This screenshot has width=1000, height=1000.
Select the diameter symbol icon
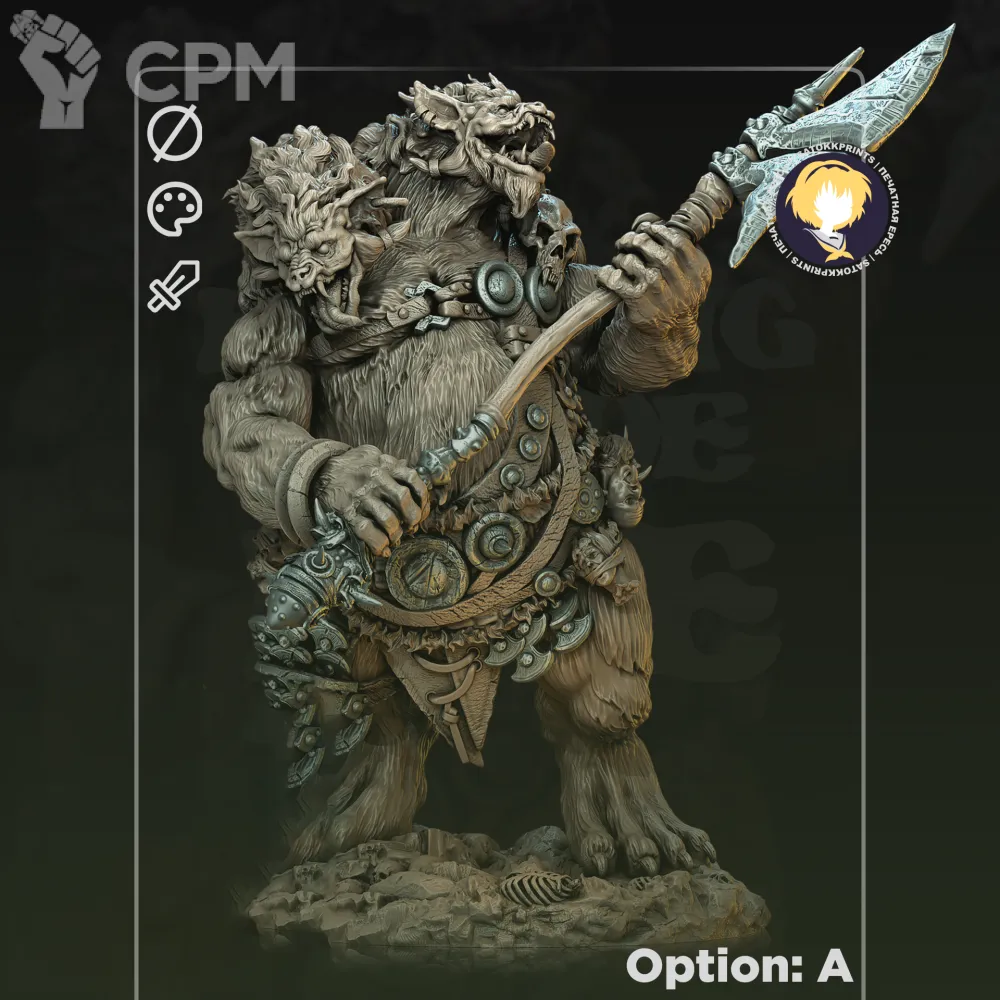click(175, 137)
